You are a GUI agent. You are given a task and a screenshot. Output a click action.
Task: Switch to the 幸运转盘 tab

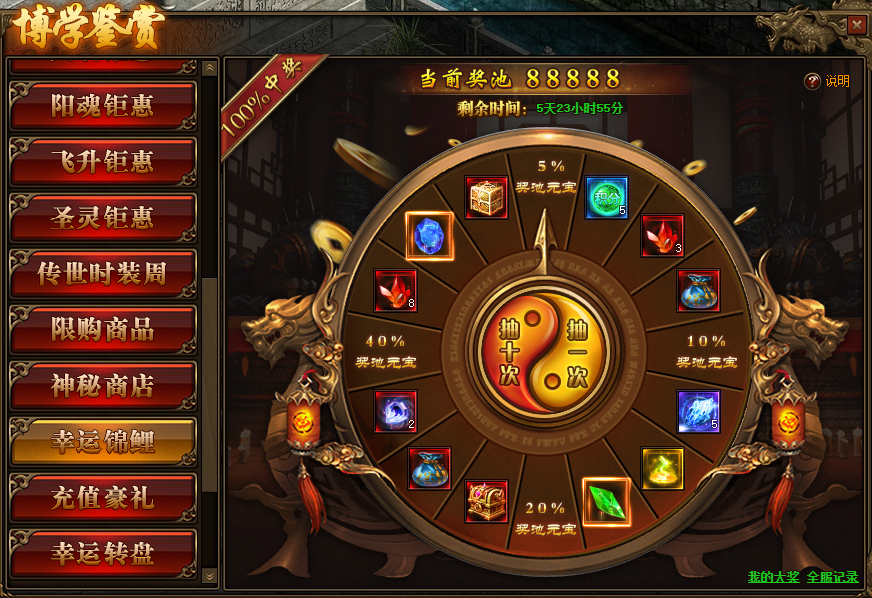pyautogui.click(x=102, y=554)
